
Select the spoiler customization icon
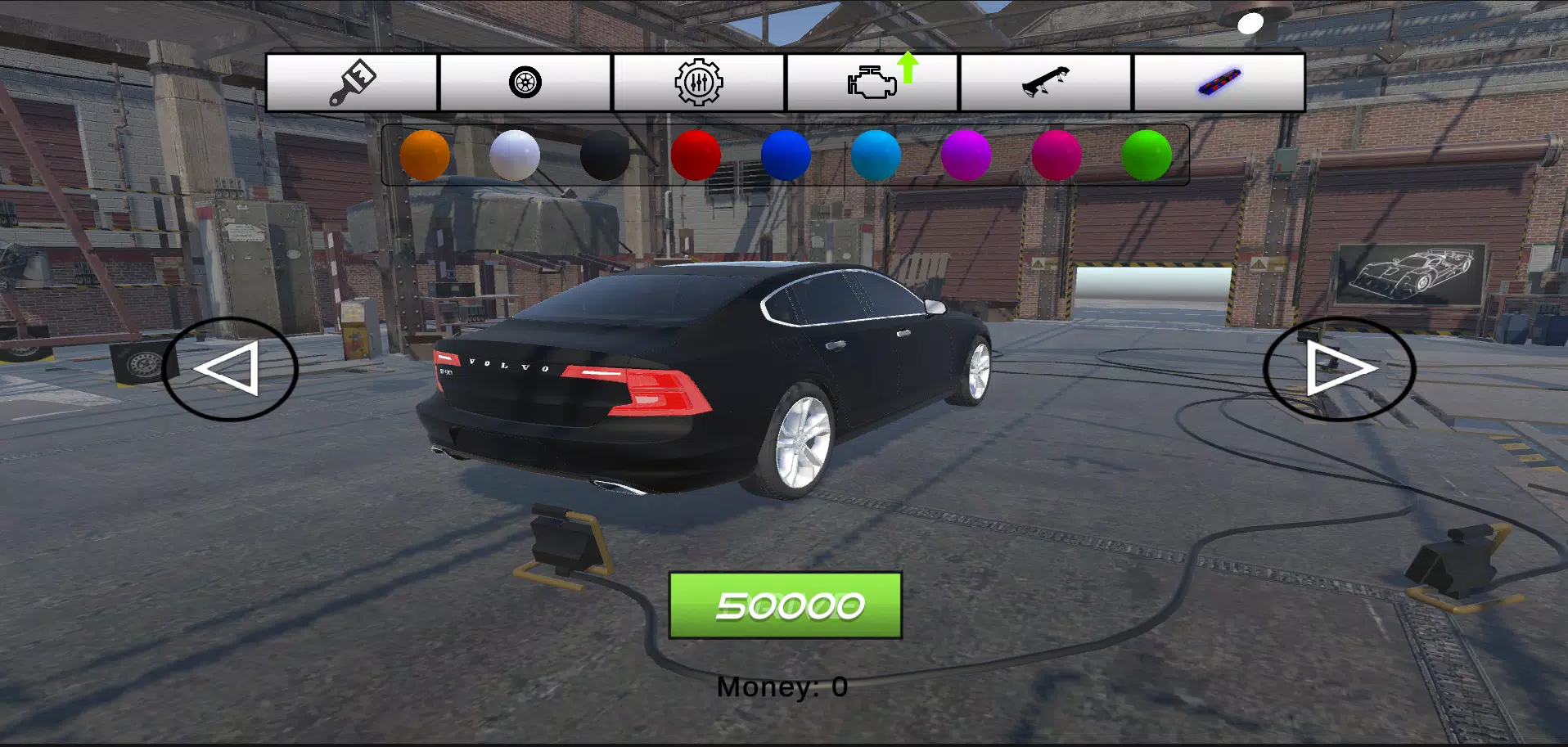point(1046,82)
